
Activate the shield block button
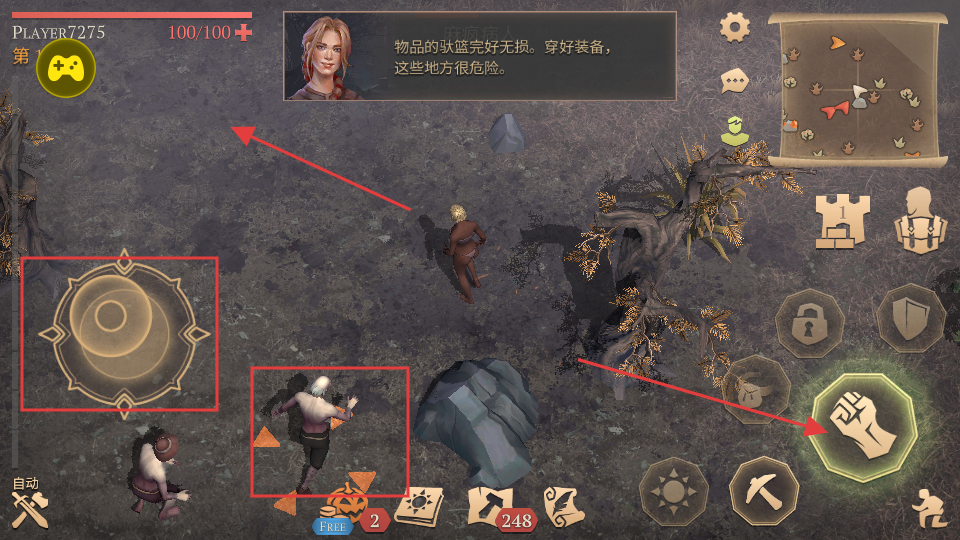[910, 318]
